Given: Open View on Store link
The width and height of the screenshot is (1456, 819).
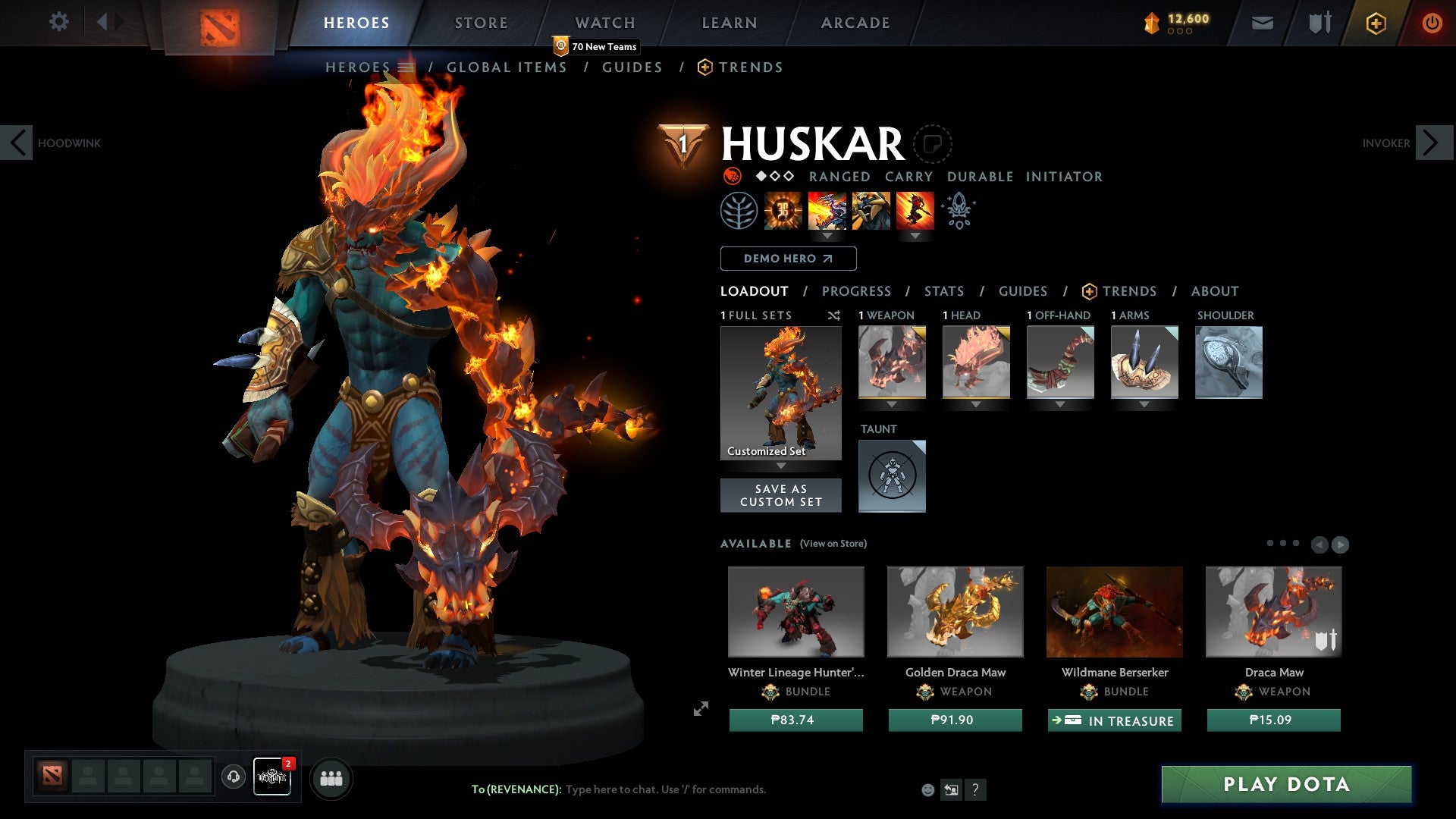Looking at the screenshot, I should [833, 544].
